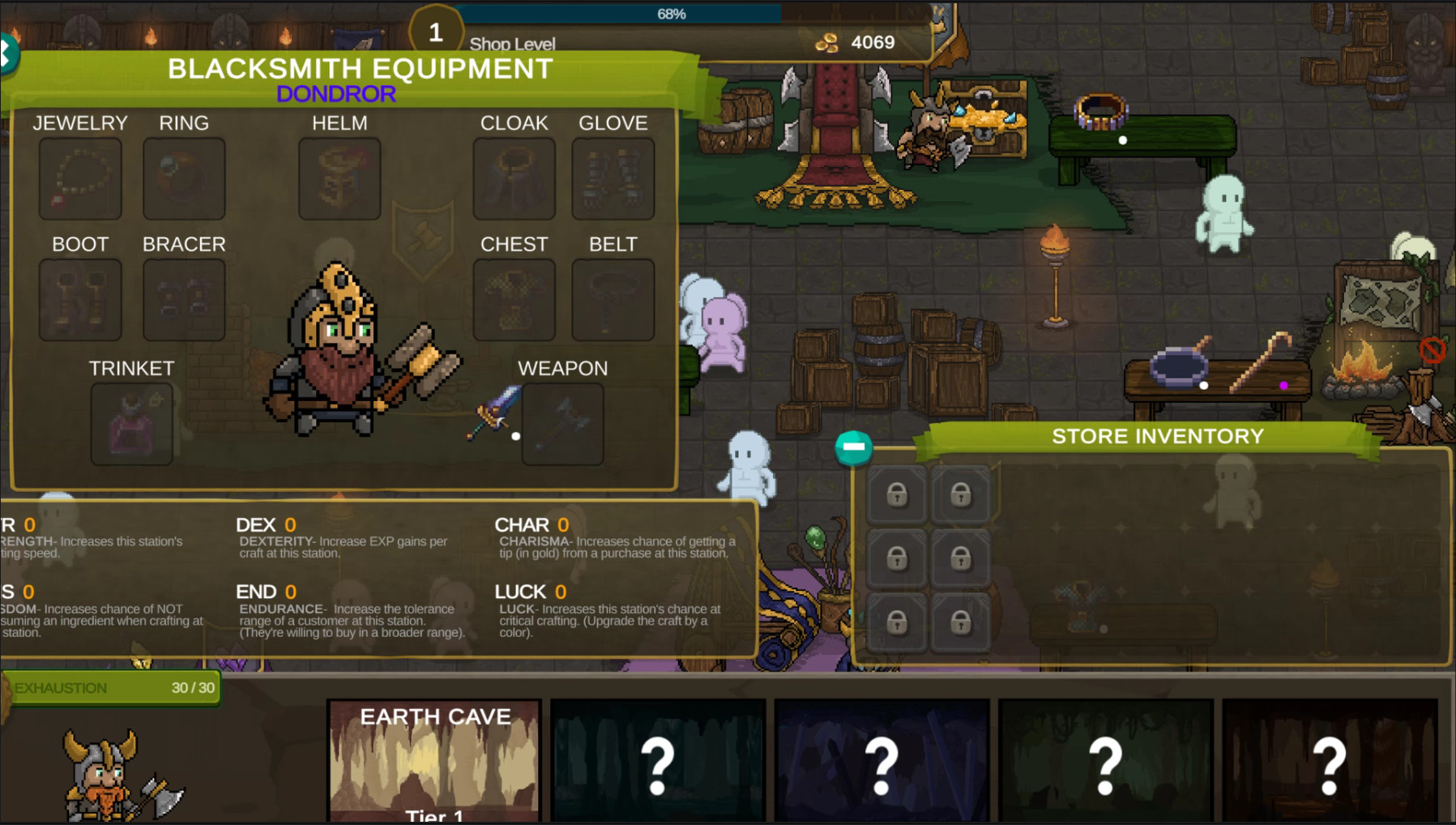Hide the Store Inventory with the minus button
The width and height of the screenshot is (1456, 825).
tap(852, 446)
